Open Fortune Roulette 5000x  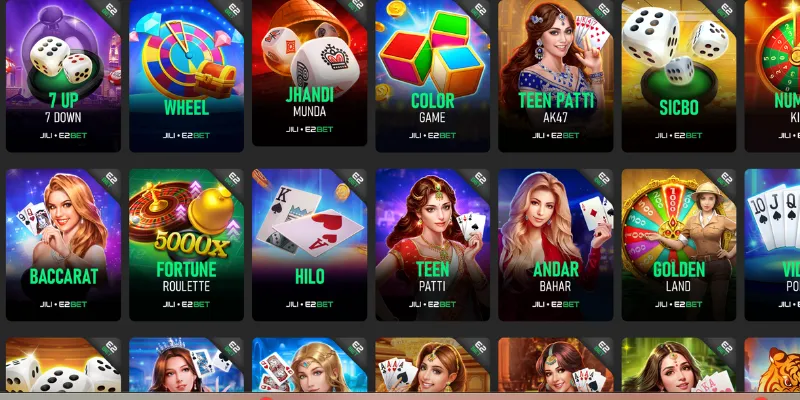[x=186, y=240]
